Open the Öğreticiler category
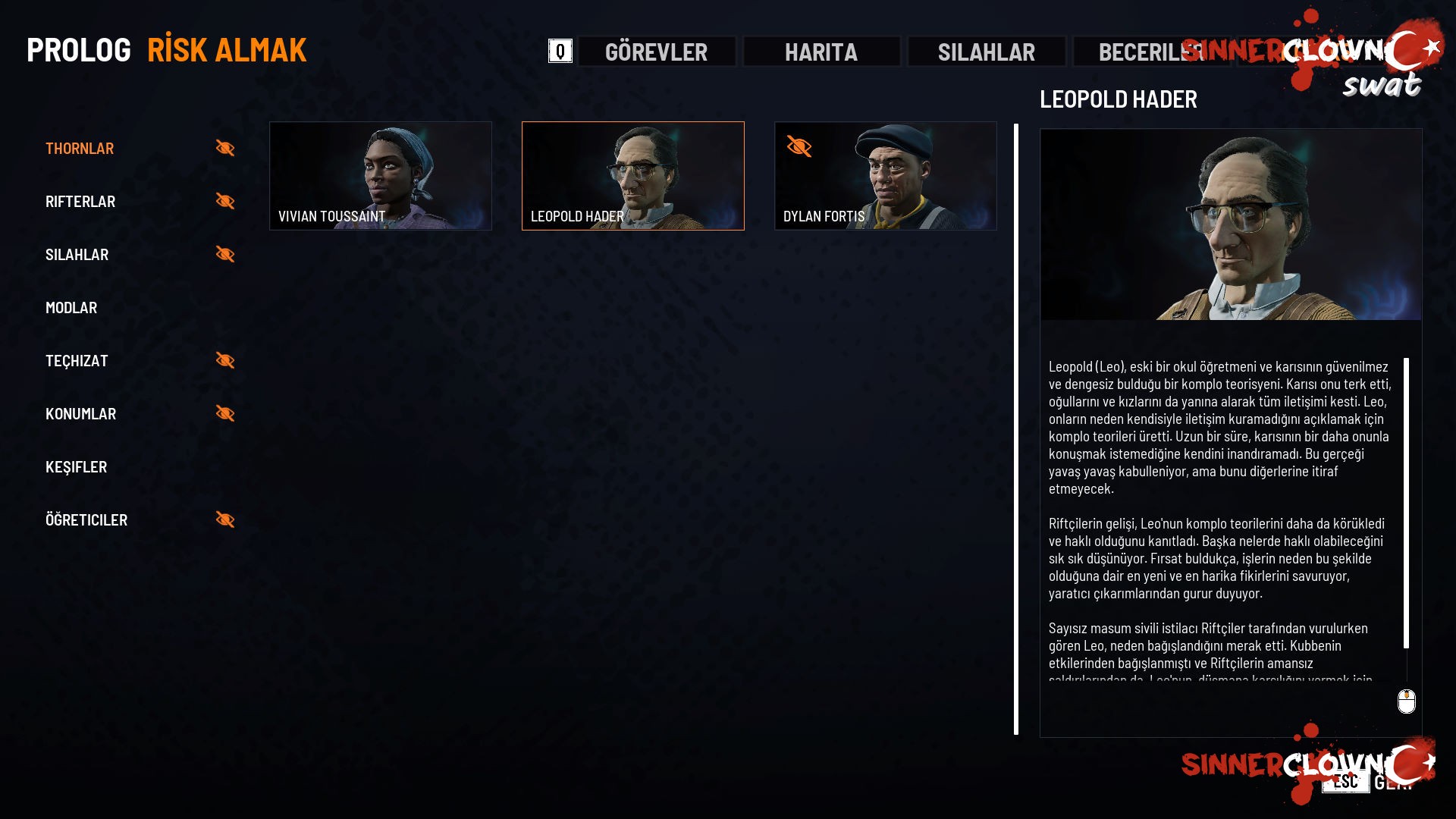This screenshot has width=1456, height=819. coord(86,520)
